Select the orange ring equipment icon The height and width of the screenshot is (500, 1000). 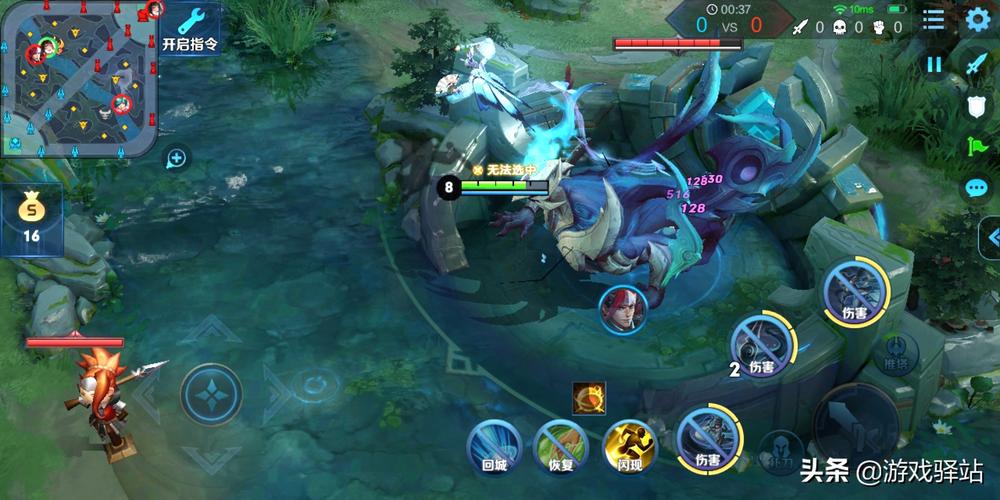[588, 398]
